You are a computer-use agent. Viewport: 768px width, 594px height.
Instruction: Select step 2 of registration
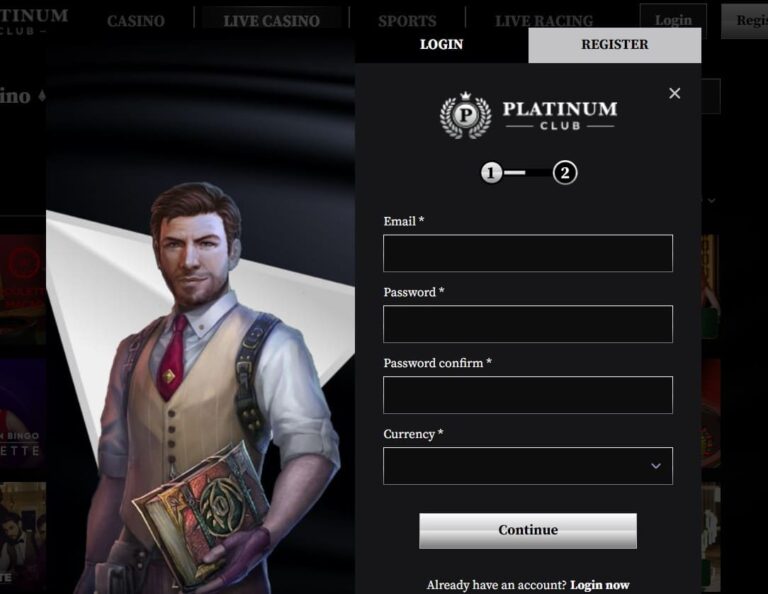(x=565, y=173)
